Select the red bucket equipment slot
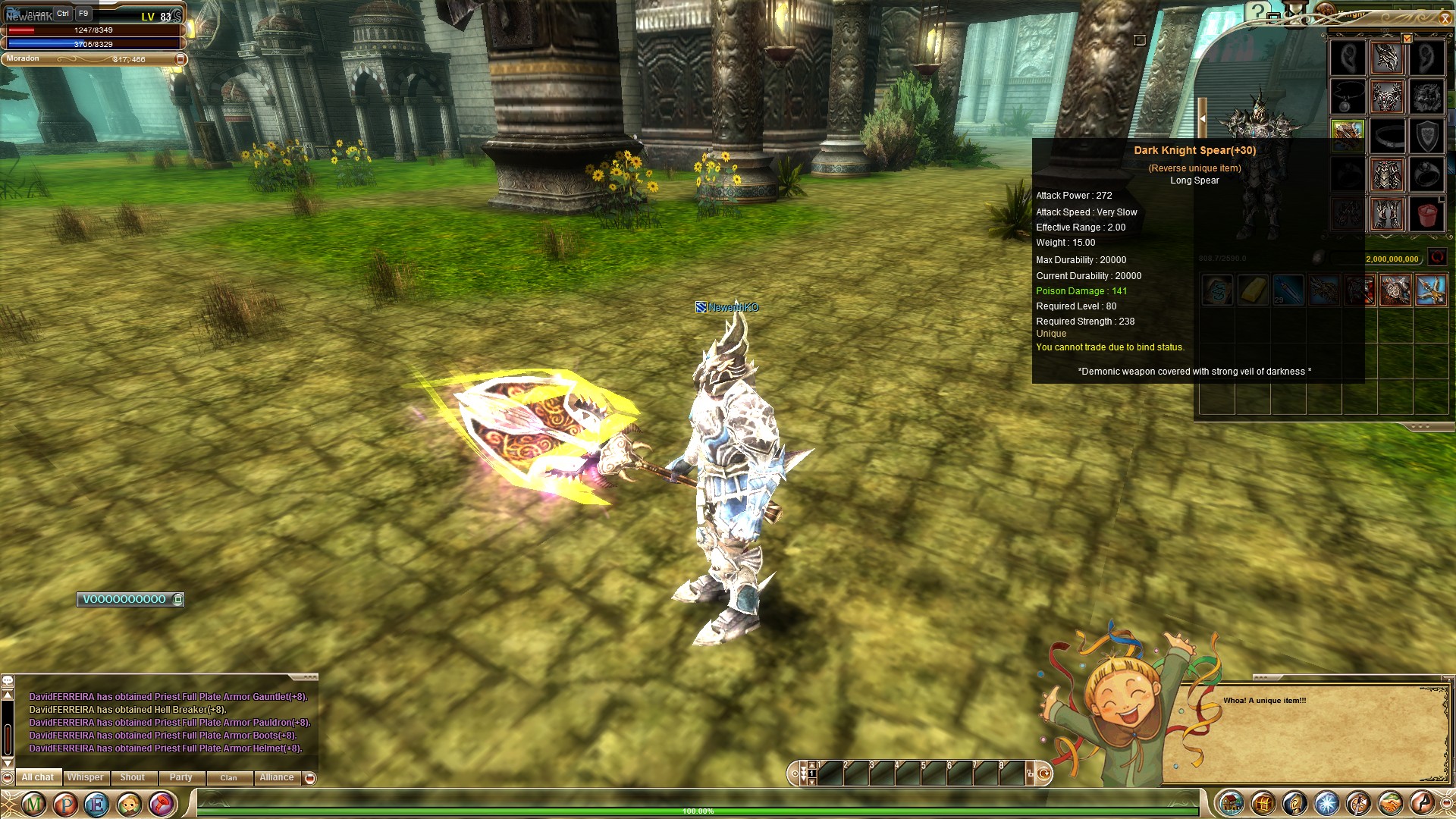The height and width of the screenshot is (819, 1456). click(x=1426, y=215)
